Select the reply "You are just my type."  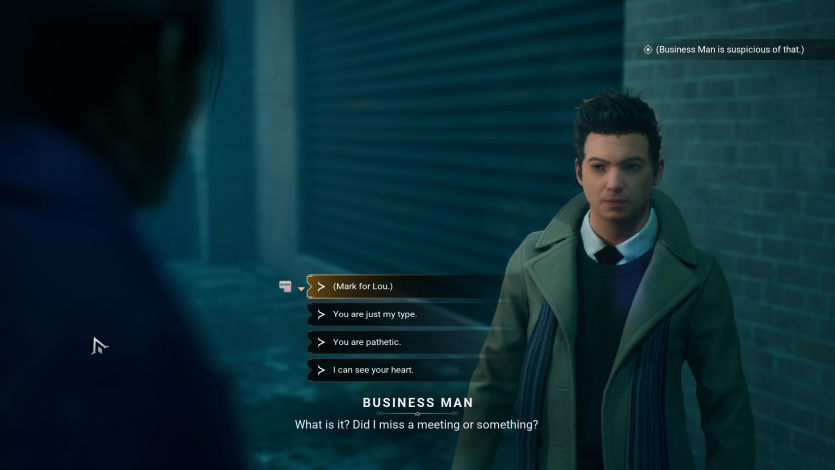(x=374, y=314)
